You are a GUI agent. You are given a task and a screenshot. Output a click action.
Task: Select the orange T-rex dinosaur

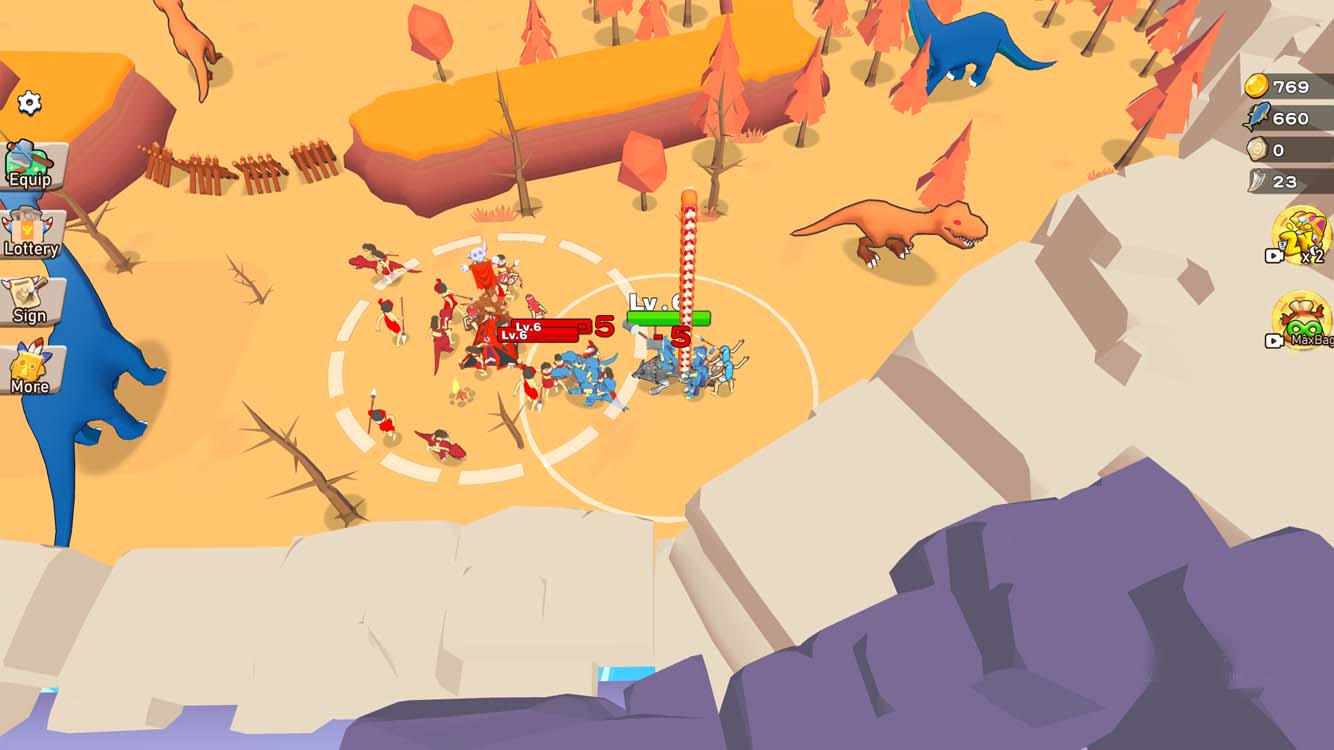pyautogui.click(x=890, y=225)
